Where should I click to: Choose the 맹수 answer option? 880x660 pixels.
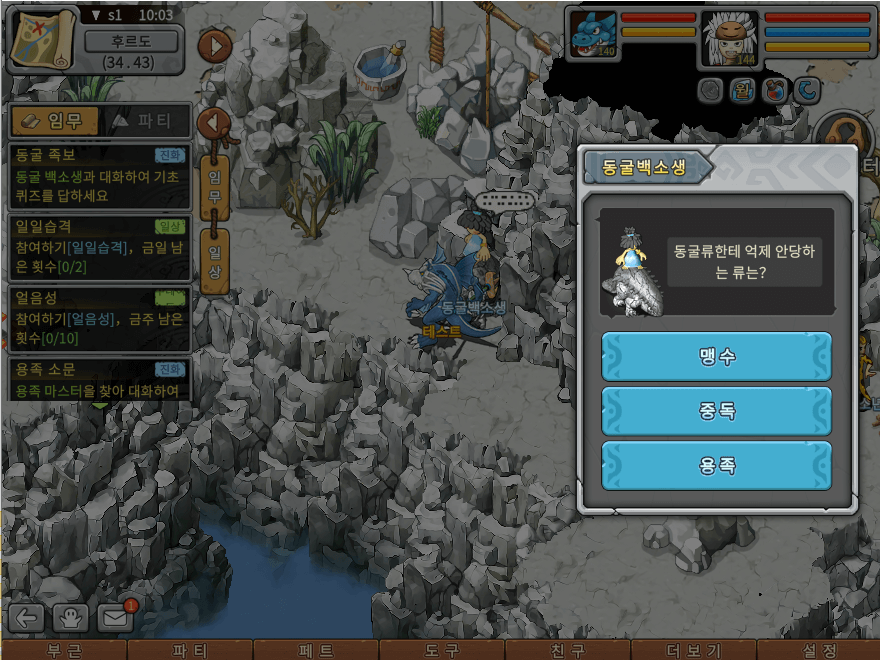pos(716,357)
